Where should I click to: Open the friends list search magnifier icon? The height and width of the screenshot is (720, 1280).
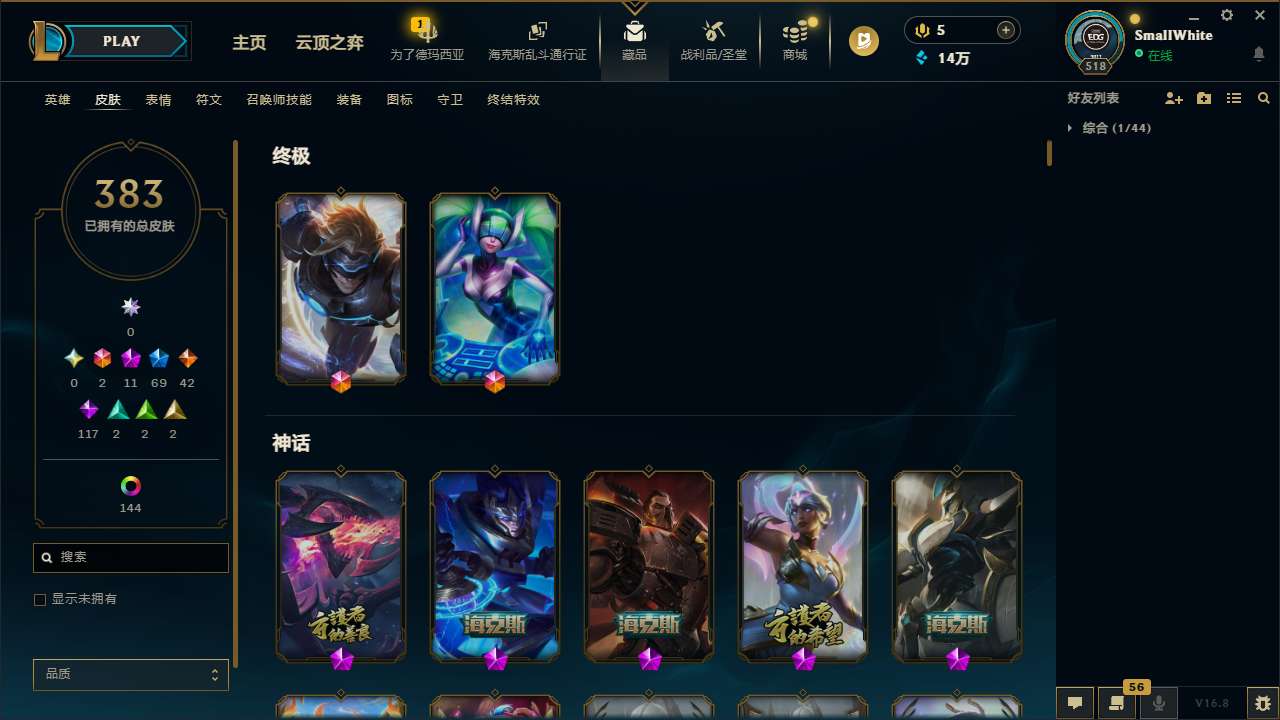point(1264,98)
